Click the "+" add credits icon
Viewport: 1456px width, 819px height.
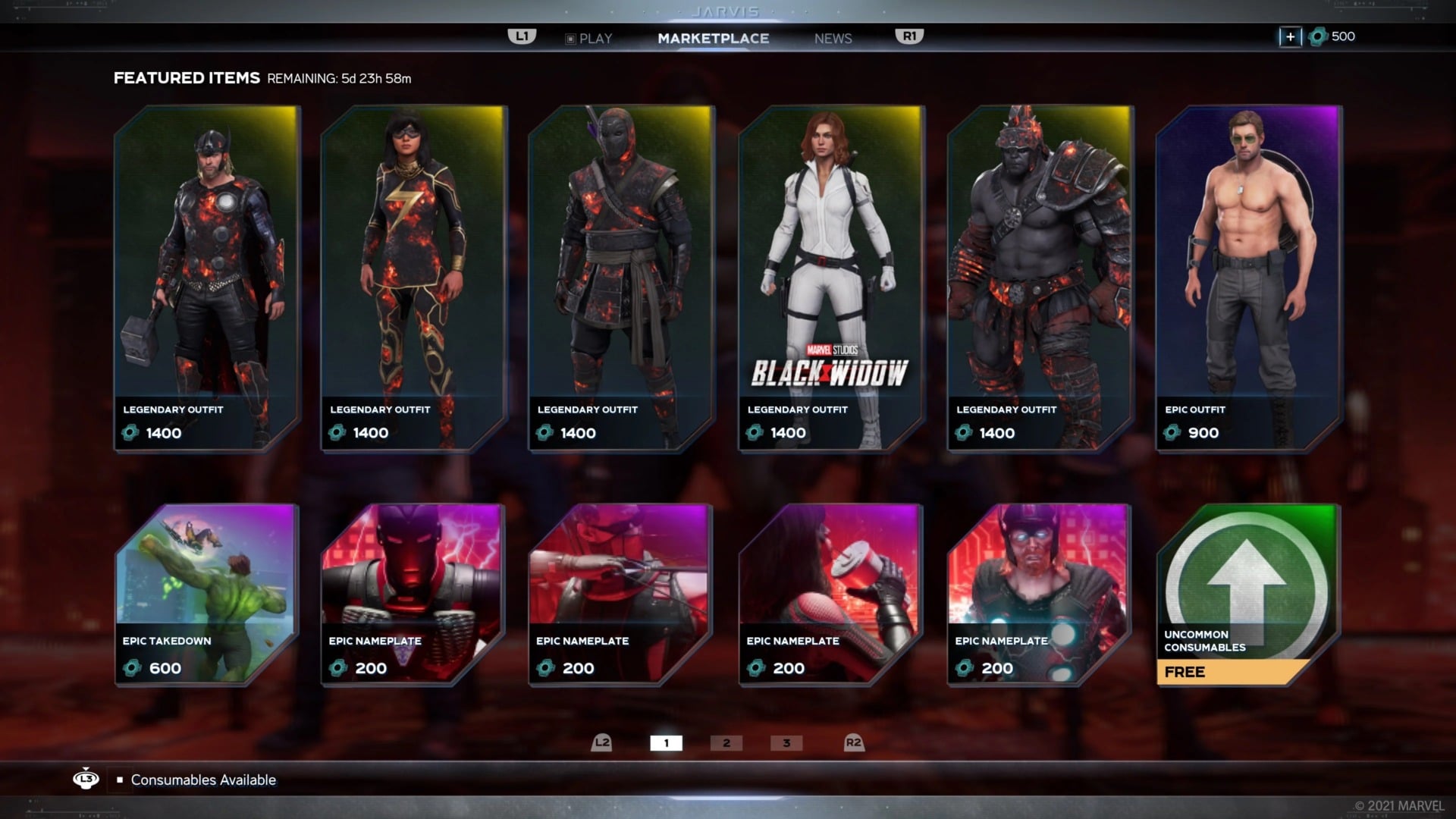pyautogui.click(x=1290, y=36)
